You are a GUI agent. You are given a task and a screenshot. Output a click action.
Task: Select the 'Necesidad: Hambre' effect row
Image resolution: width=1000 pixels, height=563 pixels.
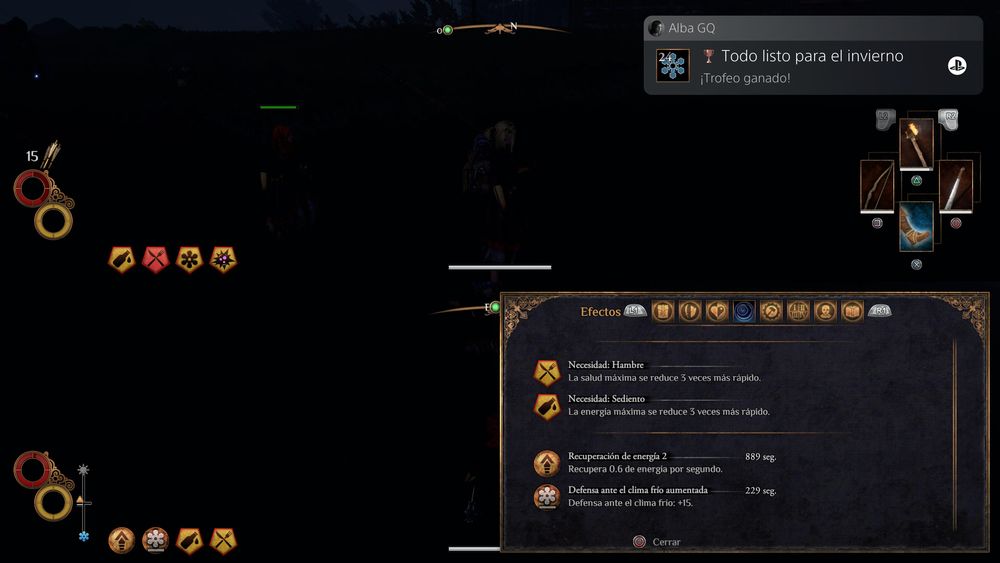(x=664, y=372)
